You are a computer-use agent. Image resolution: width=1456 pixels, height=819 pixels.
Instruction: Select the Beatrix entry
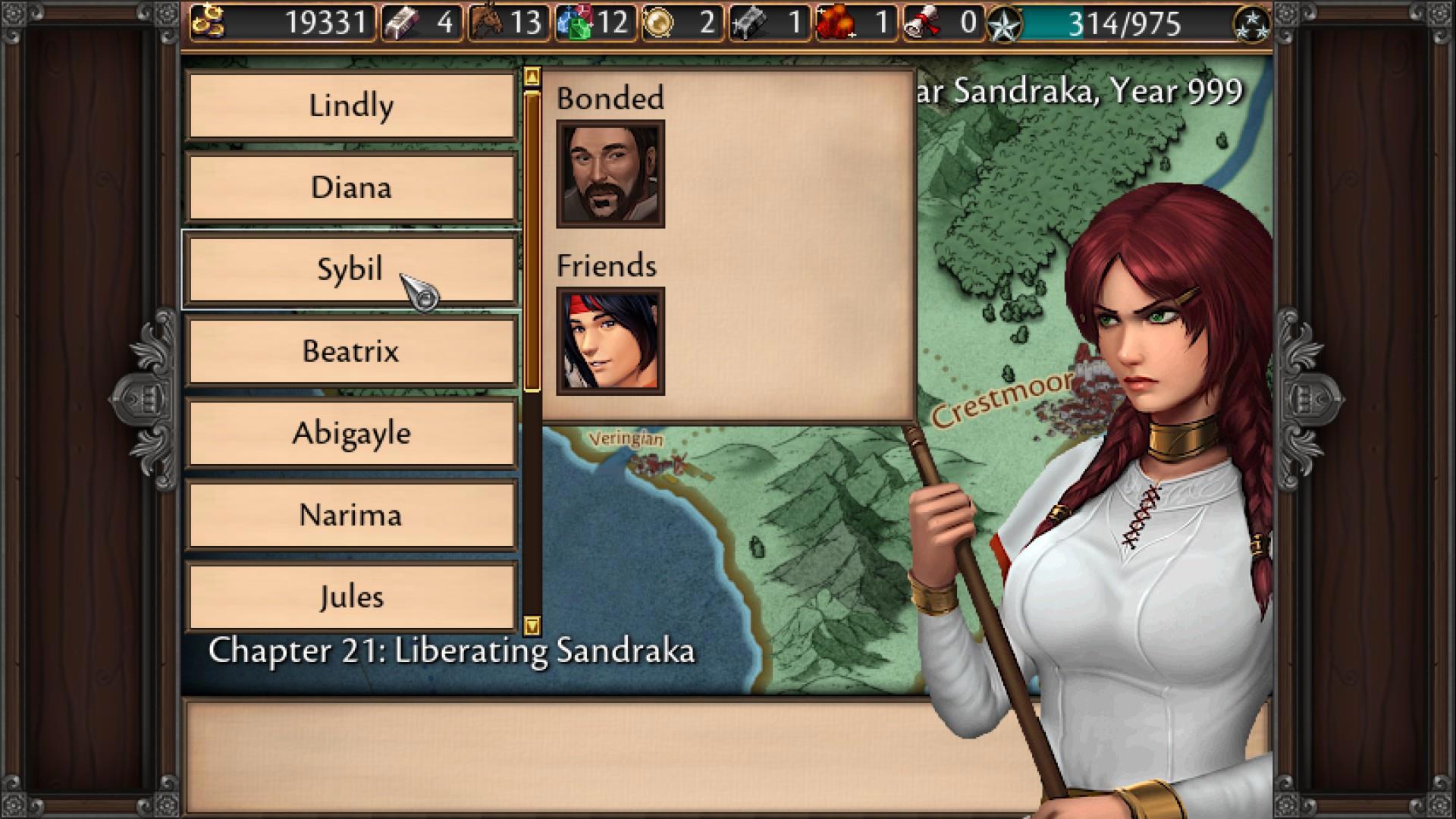[351, 351]
